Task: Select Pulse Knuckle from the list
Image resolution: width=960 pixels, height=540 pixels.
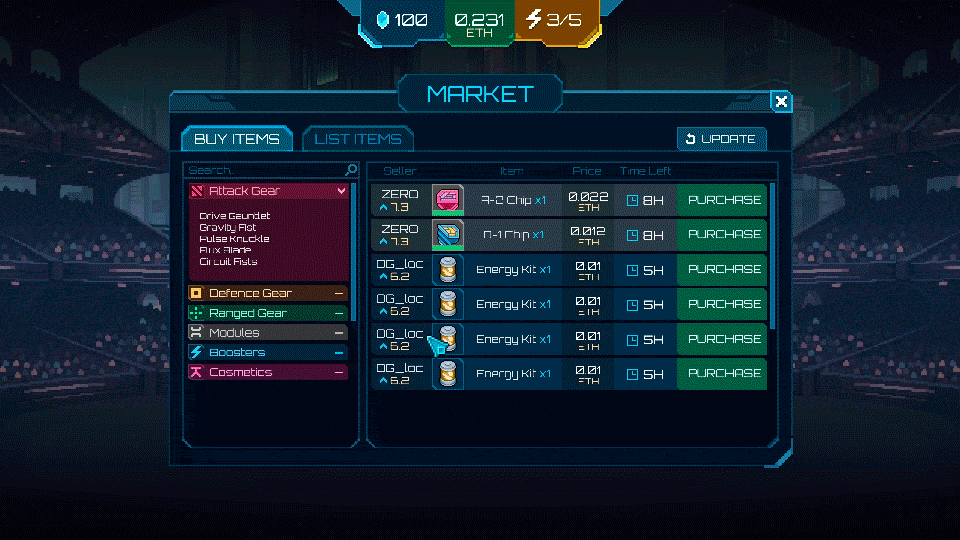Action: (x=234, y=239)
